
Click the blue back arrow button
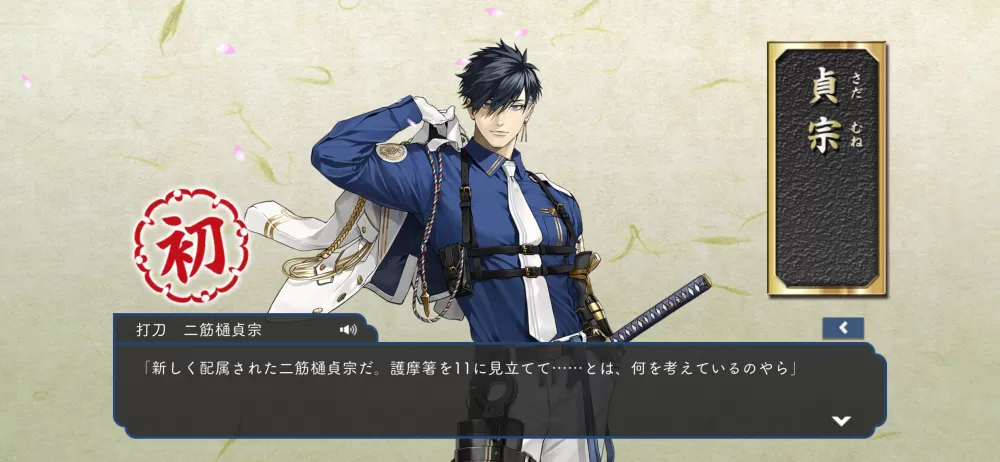coord(843,328)
